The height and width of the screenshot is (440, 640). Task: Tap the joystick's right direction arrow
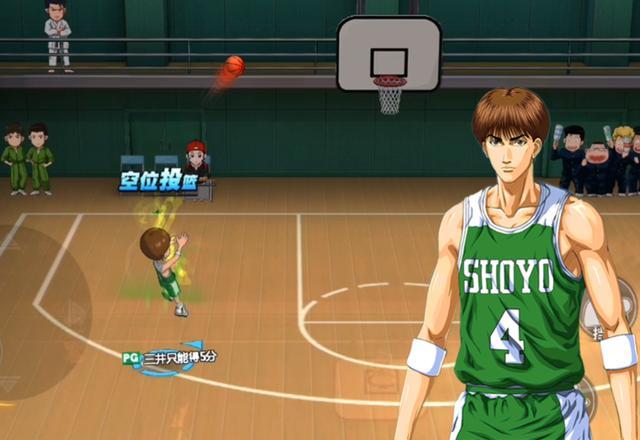[76, 312]
